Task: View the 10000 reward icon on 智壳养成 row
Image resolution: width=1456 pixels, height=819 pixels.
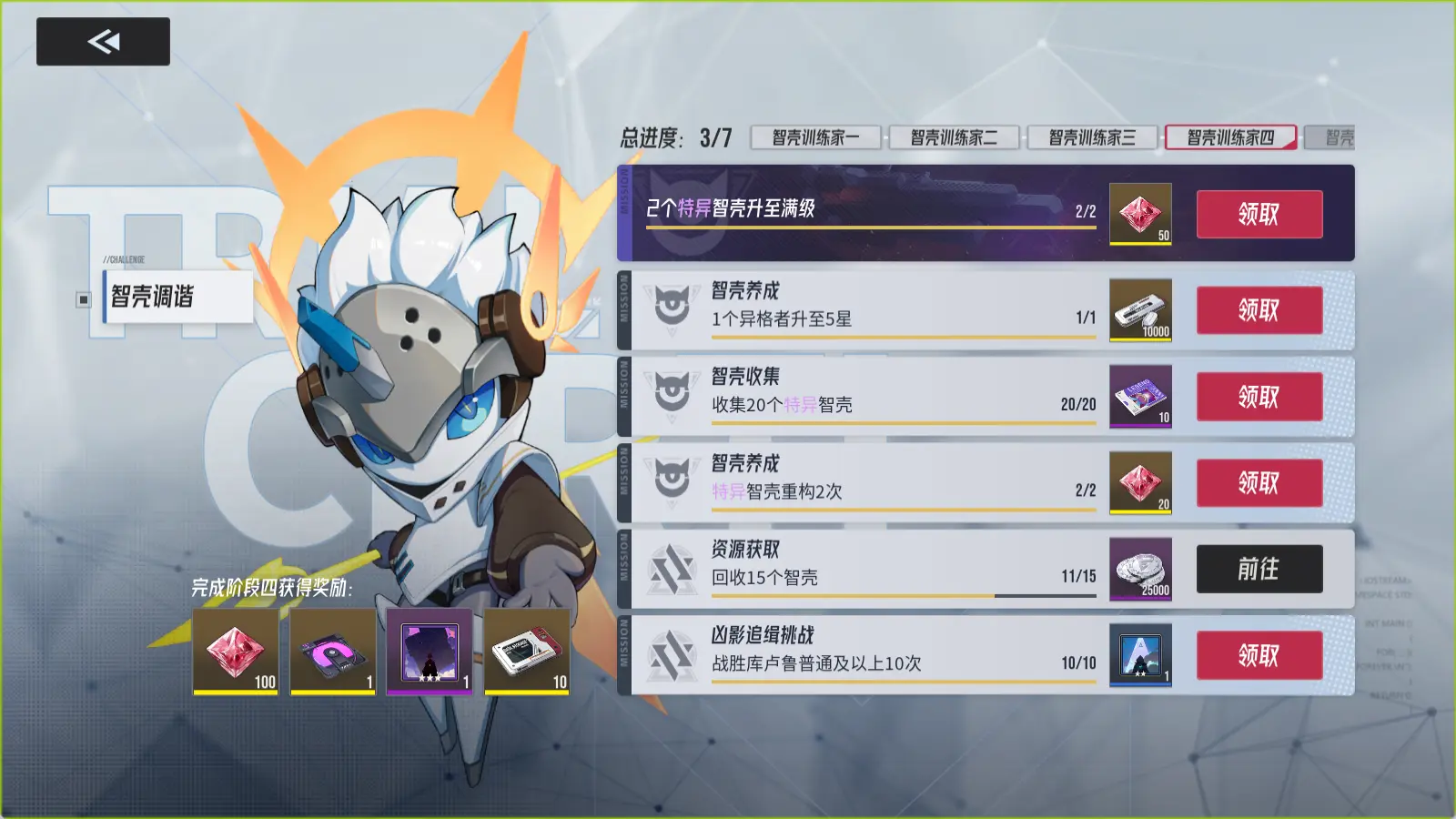Action: pyautogui.click(x=1140, y=310)
